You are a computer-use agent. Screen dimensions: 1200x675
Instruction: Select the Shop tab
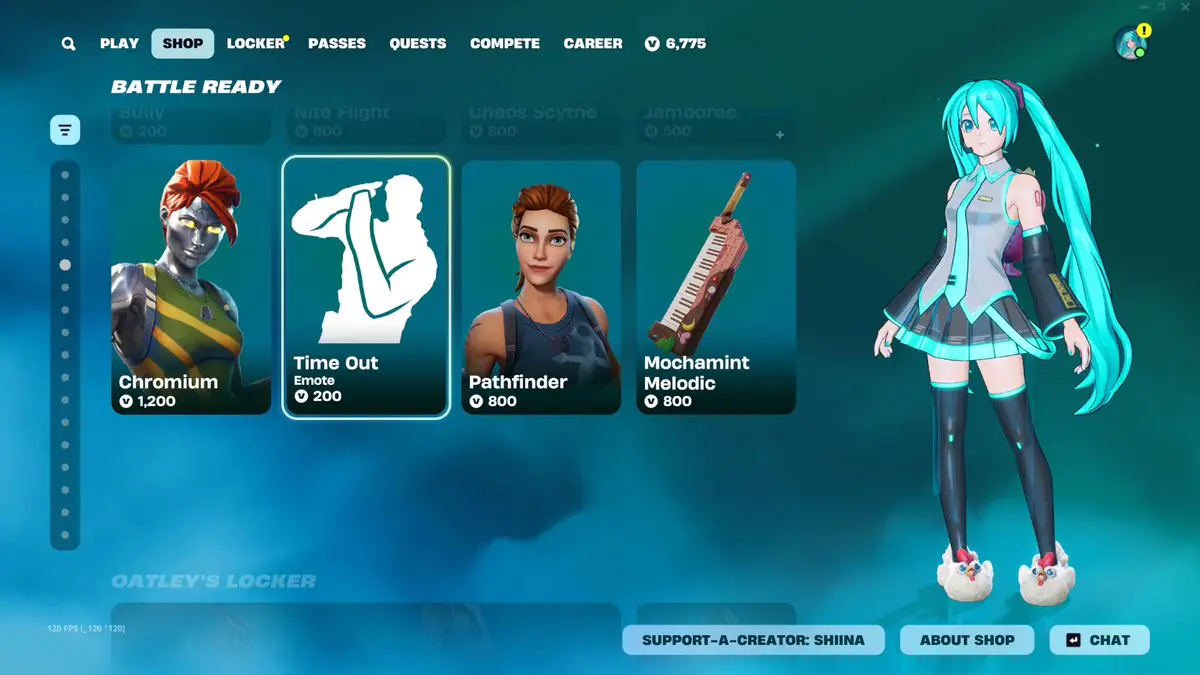tap(182, 44)
